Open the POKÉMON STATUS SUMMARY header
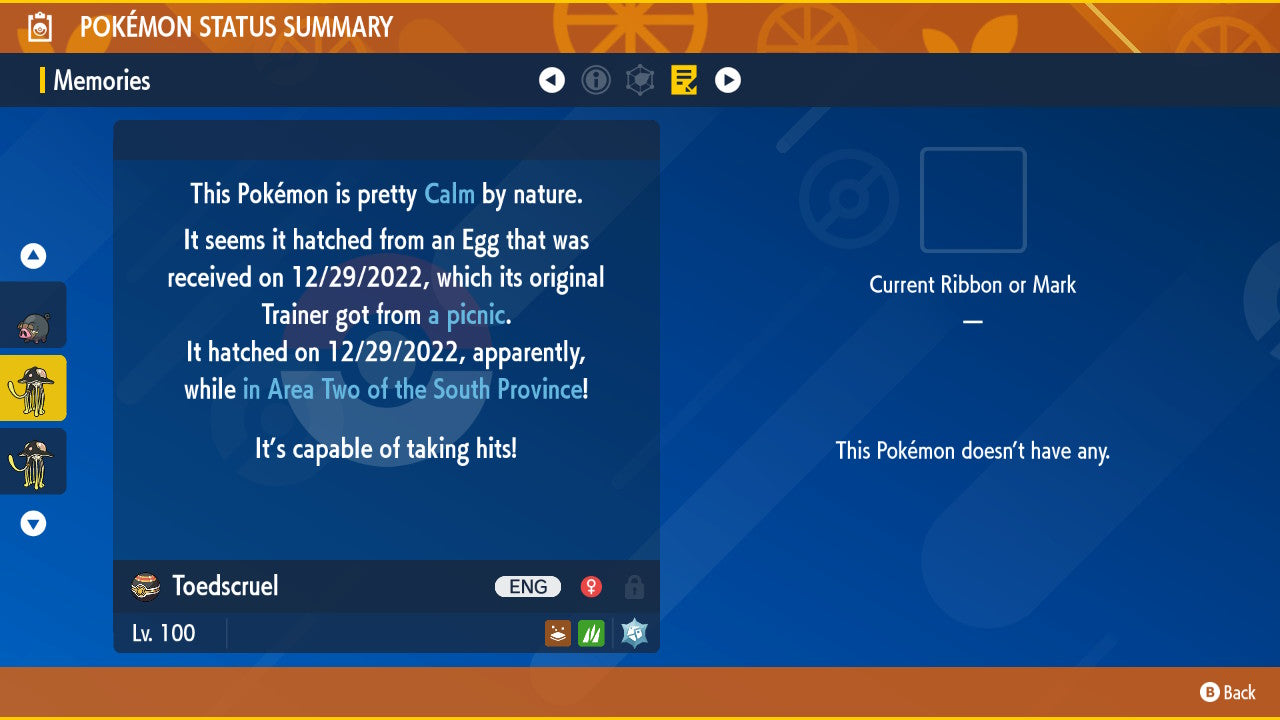This screenshot has width=1280, height=720. click(236, 27)
